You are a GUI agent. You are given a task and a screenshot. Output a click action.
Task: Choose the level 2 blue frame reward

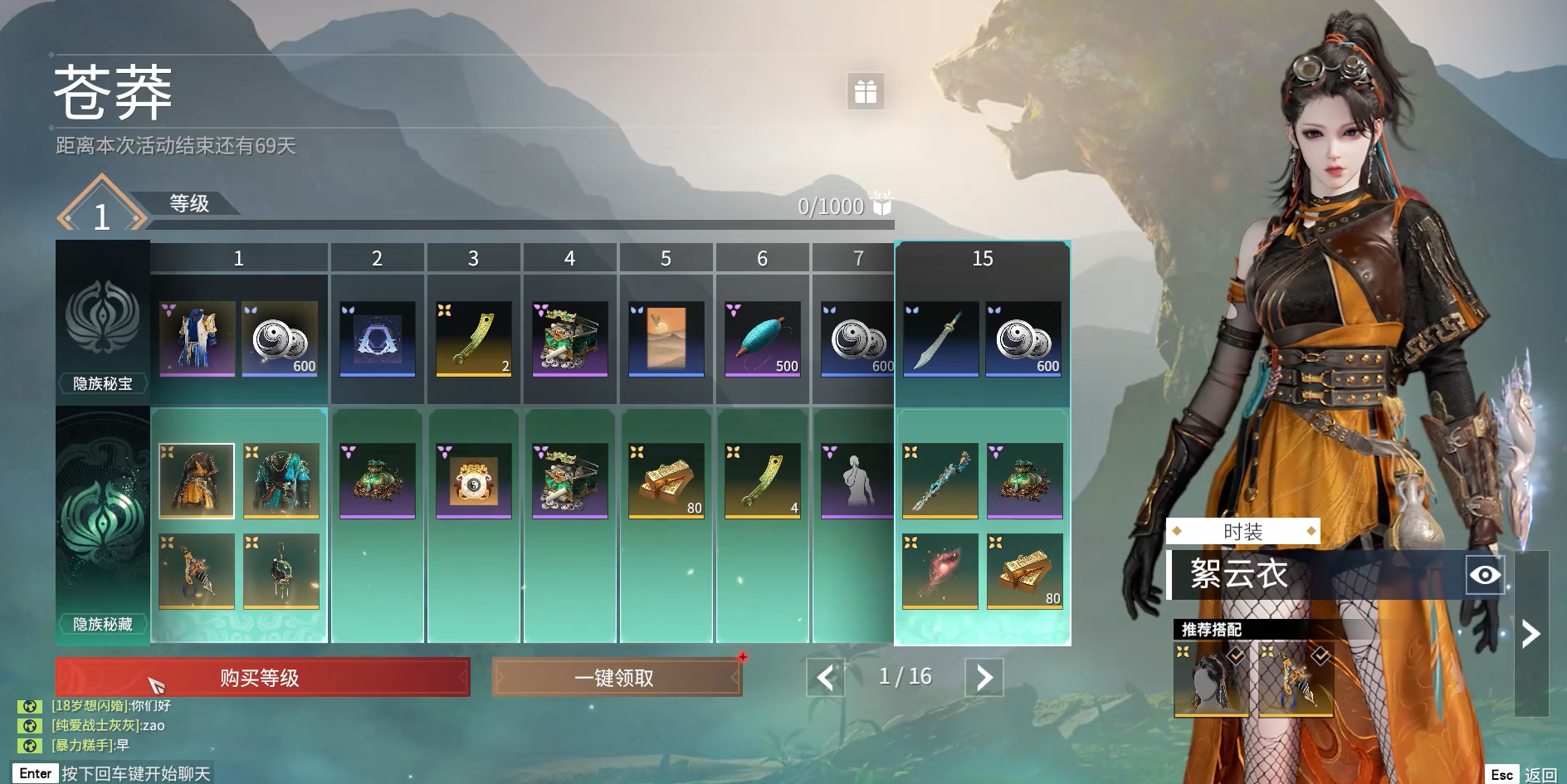coord(377,338)
